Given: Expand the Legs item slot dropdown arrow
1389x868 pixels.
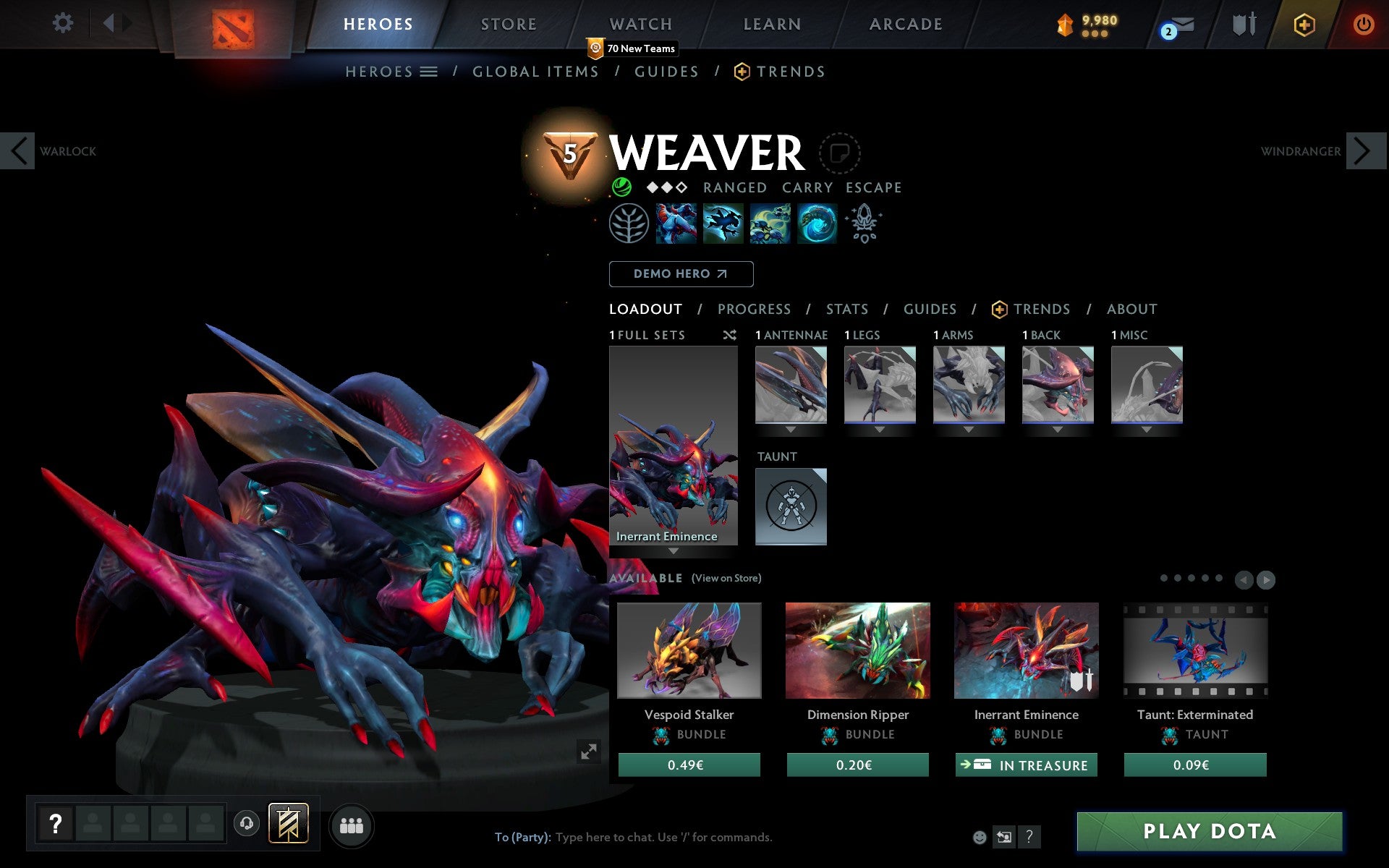Looking at the screenshot, I should 880,428.
